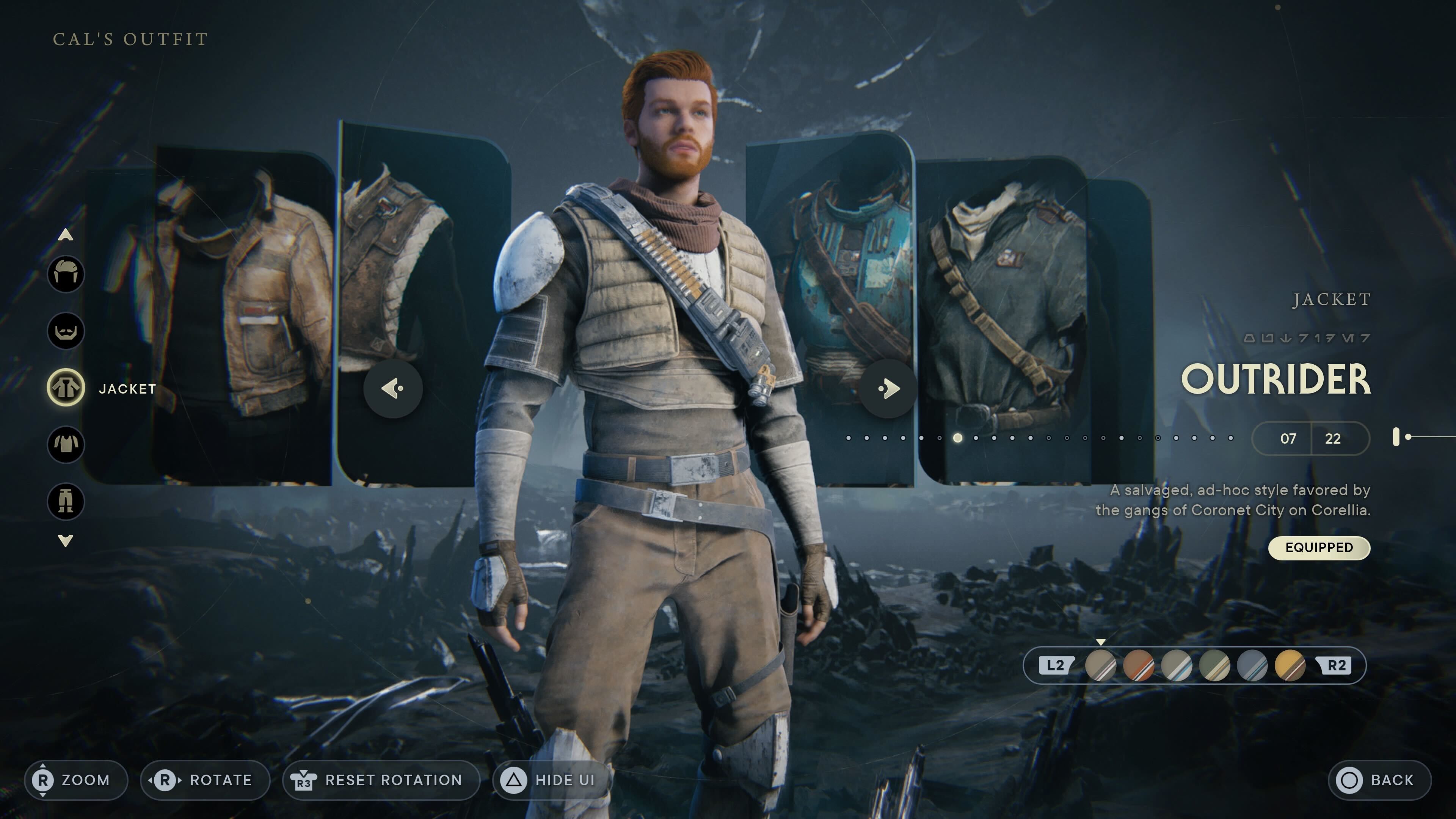Open the beard customization category

coord(66,331)
